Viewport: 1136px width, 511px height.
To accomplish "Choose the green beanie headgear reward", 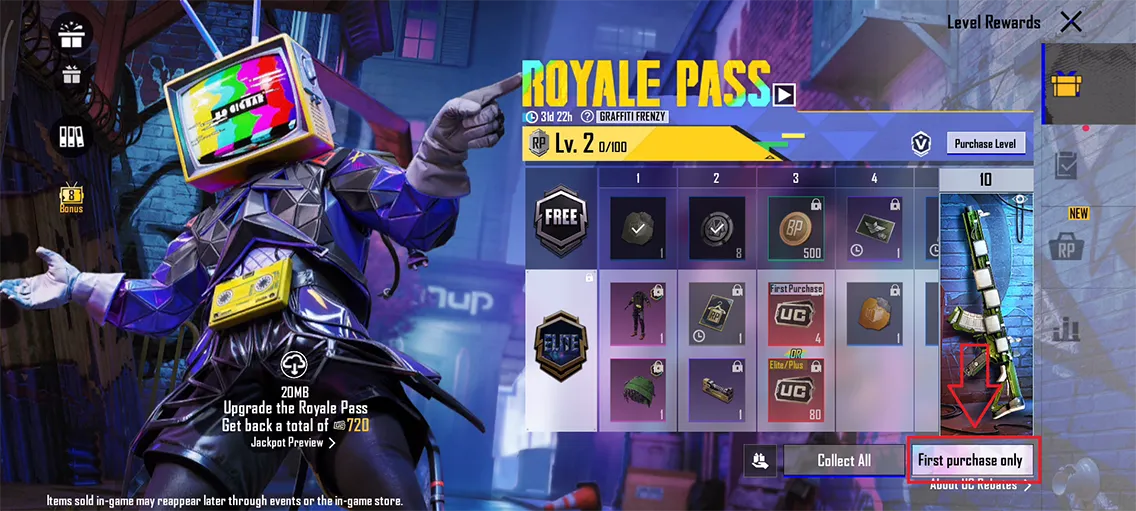I will click(637, 389).
